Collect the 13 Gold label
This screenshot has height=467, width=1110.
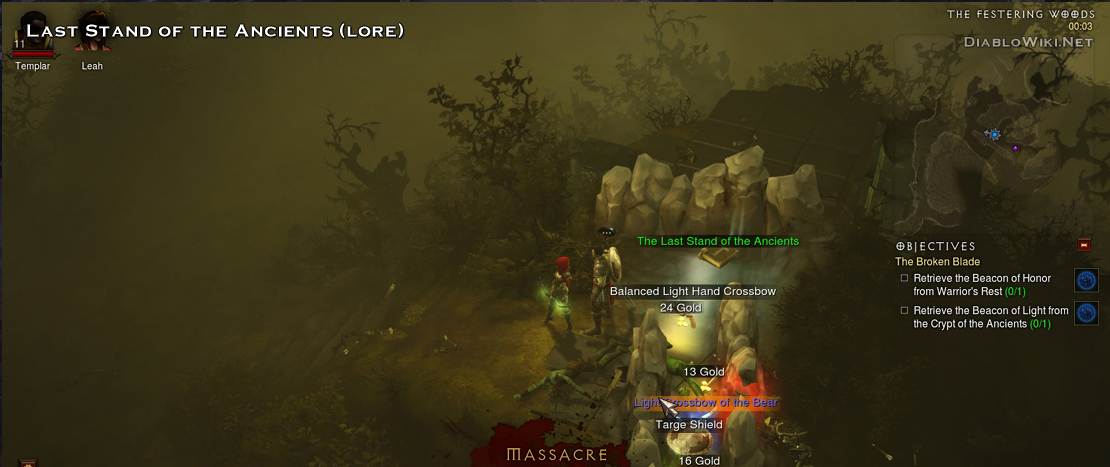coord(703,372)
